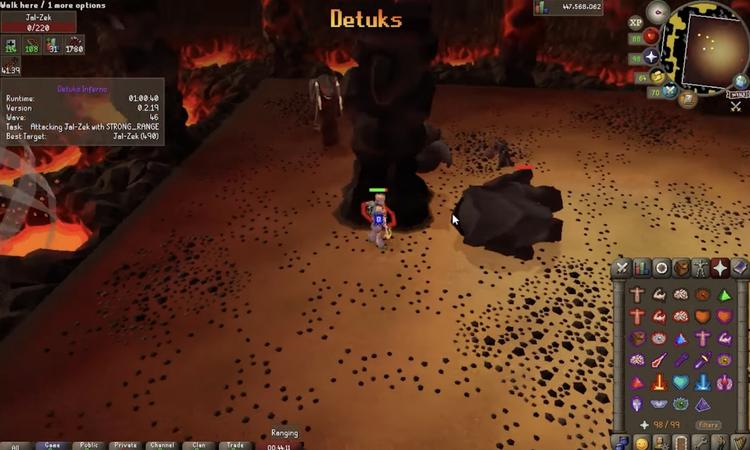Click the compass to face north

[x=657, y=11]
